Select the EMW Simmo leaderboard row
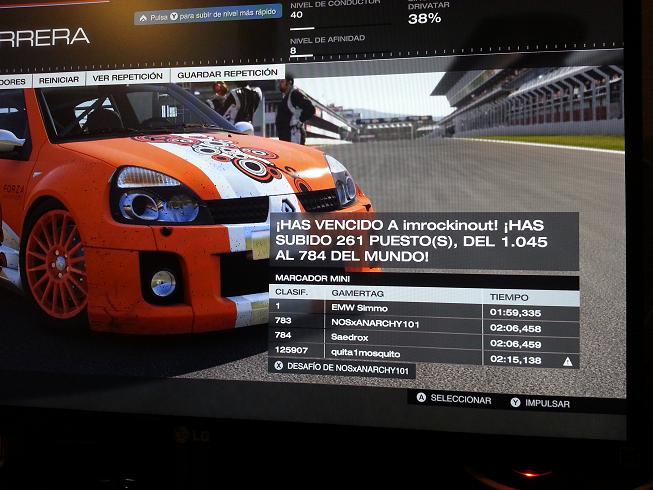 [x=424, y=311]
